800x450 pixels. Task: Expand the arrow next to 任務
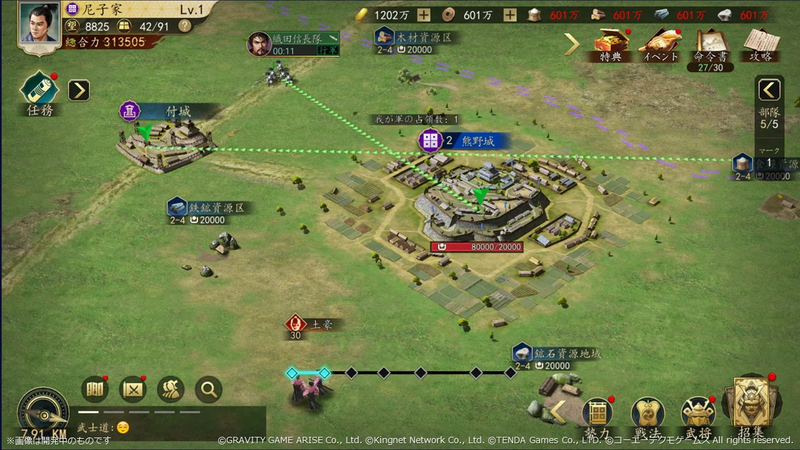tap(79, 90)
